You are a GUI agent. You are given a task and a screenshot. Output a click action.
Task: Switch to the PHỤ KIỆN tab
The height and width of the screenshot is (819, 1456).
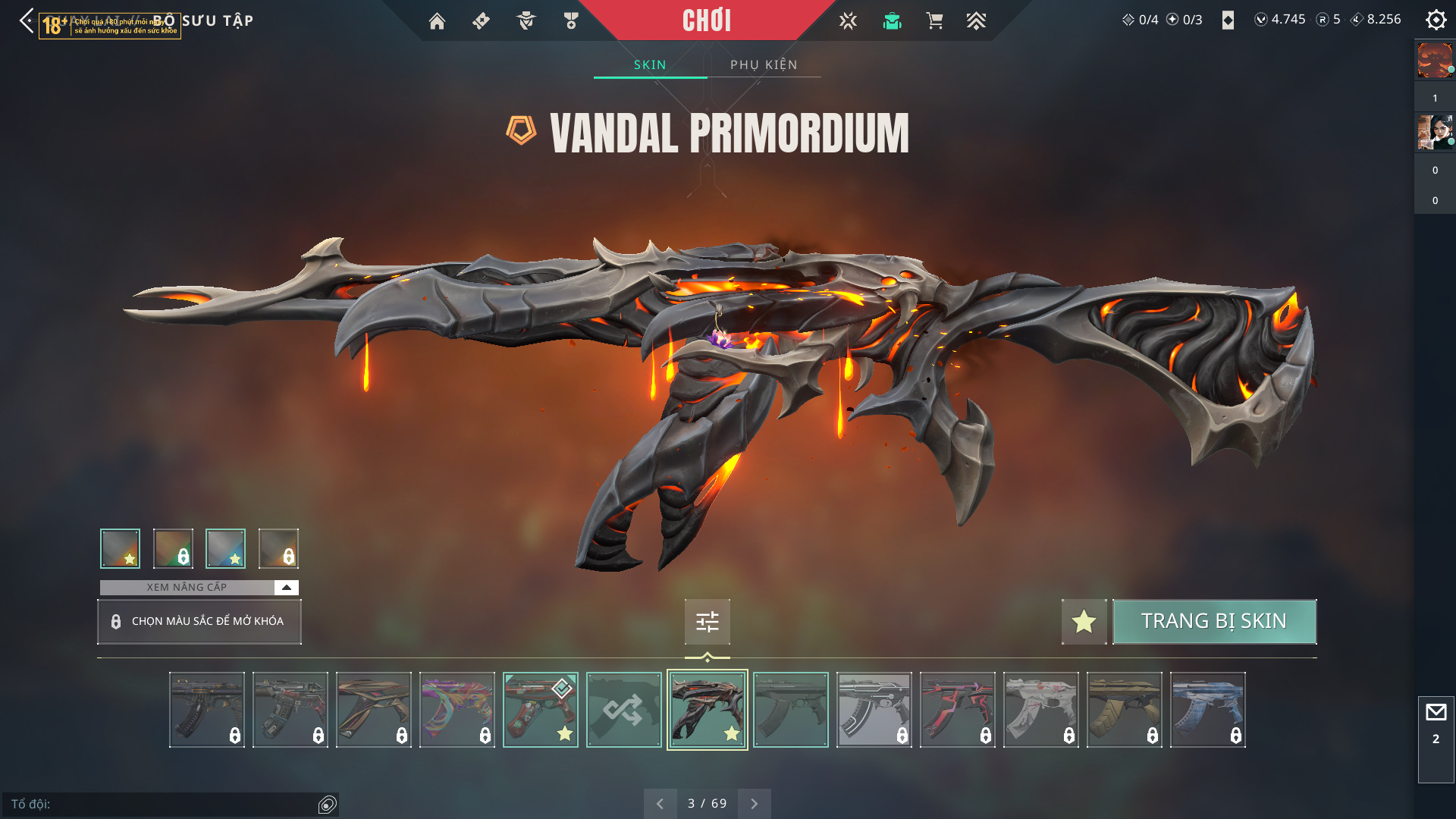[x=764, y=65]
